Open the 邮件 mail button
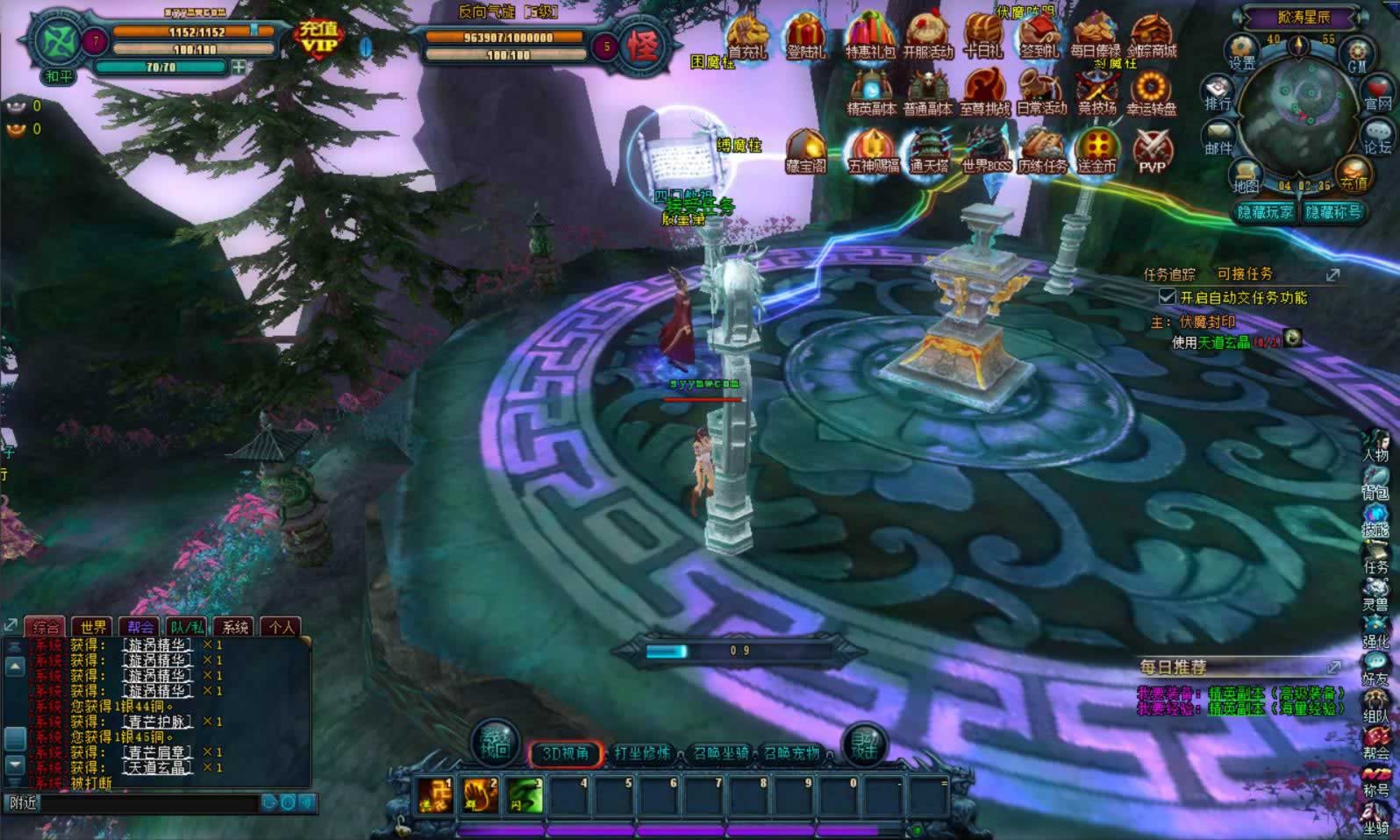The height and width of the screenshot is (840, 1400). 1219,139
